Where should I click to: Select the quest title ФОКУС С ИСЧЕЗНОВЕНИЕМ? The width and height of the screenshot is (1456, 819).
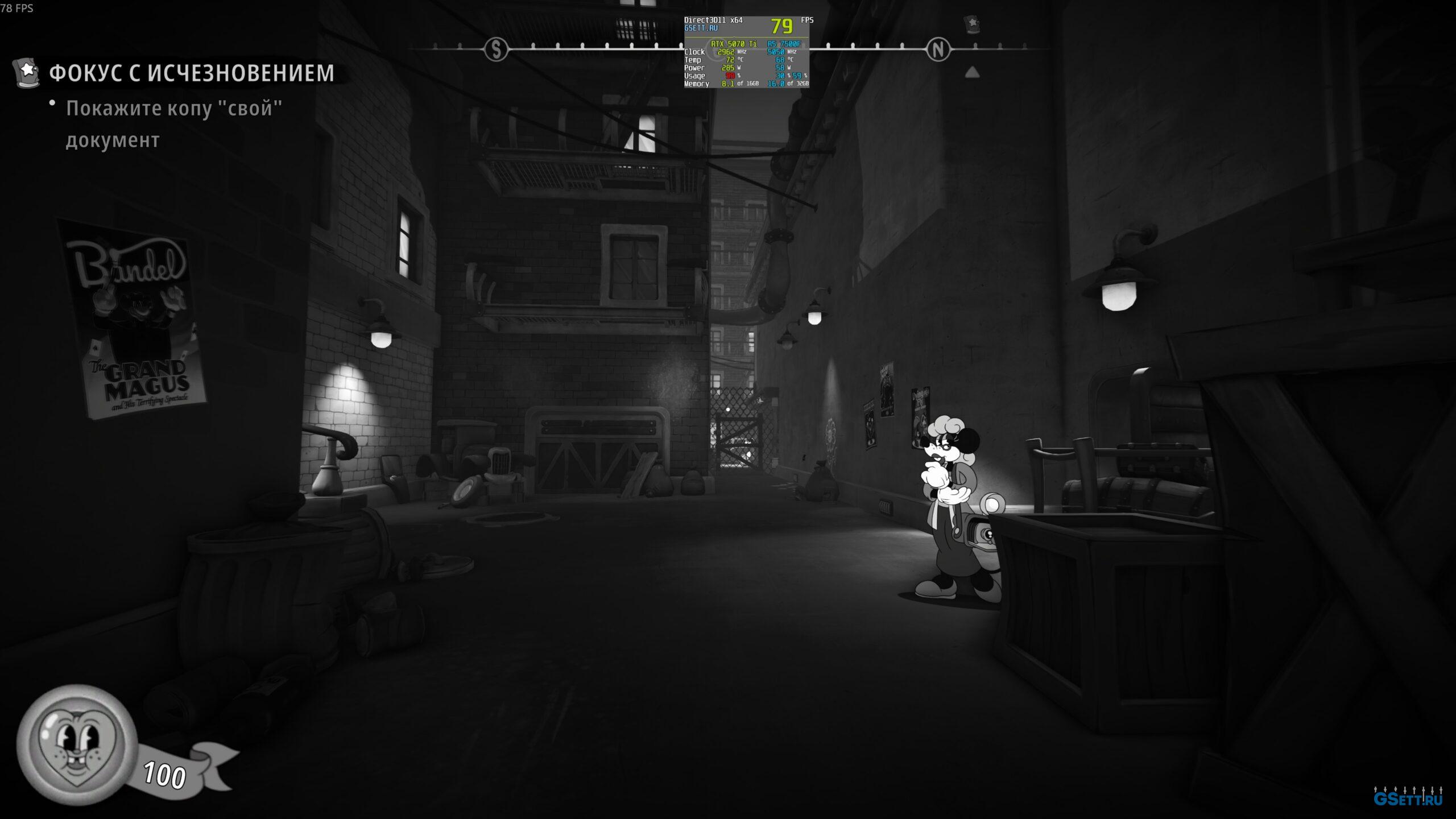[192, 73]
